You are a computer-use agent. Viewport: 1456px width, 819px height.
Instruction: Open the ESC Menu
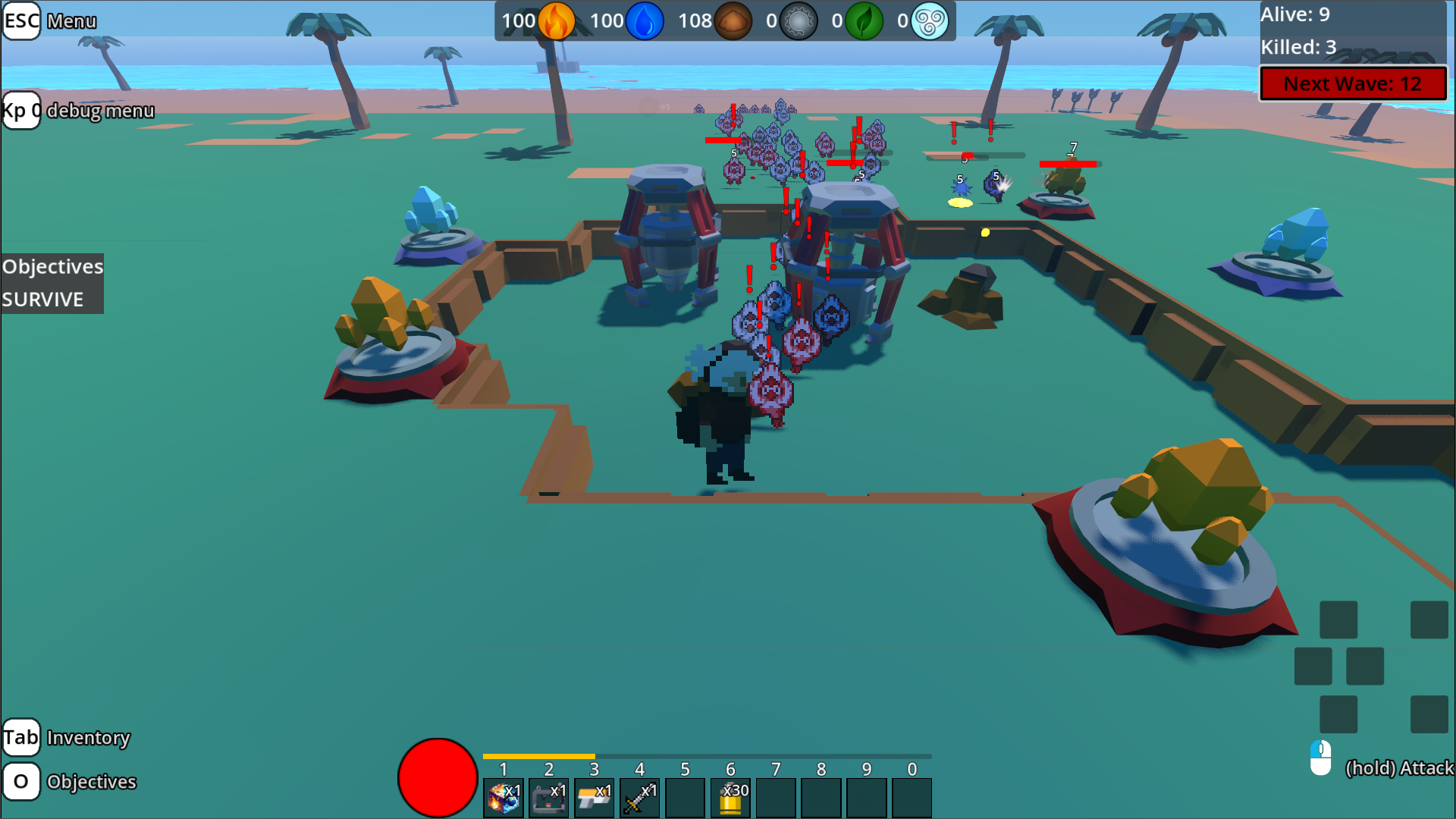21,20
